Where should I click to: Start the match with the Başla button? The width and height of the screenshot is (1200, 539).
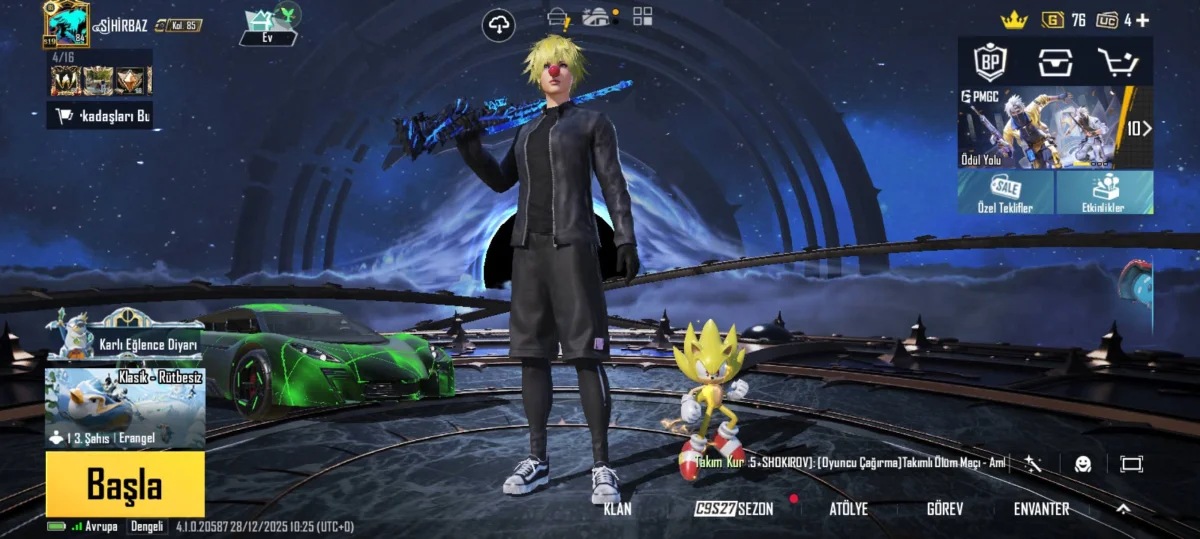(125, 485)
